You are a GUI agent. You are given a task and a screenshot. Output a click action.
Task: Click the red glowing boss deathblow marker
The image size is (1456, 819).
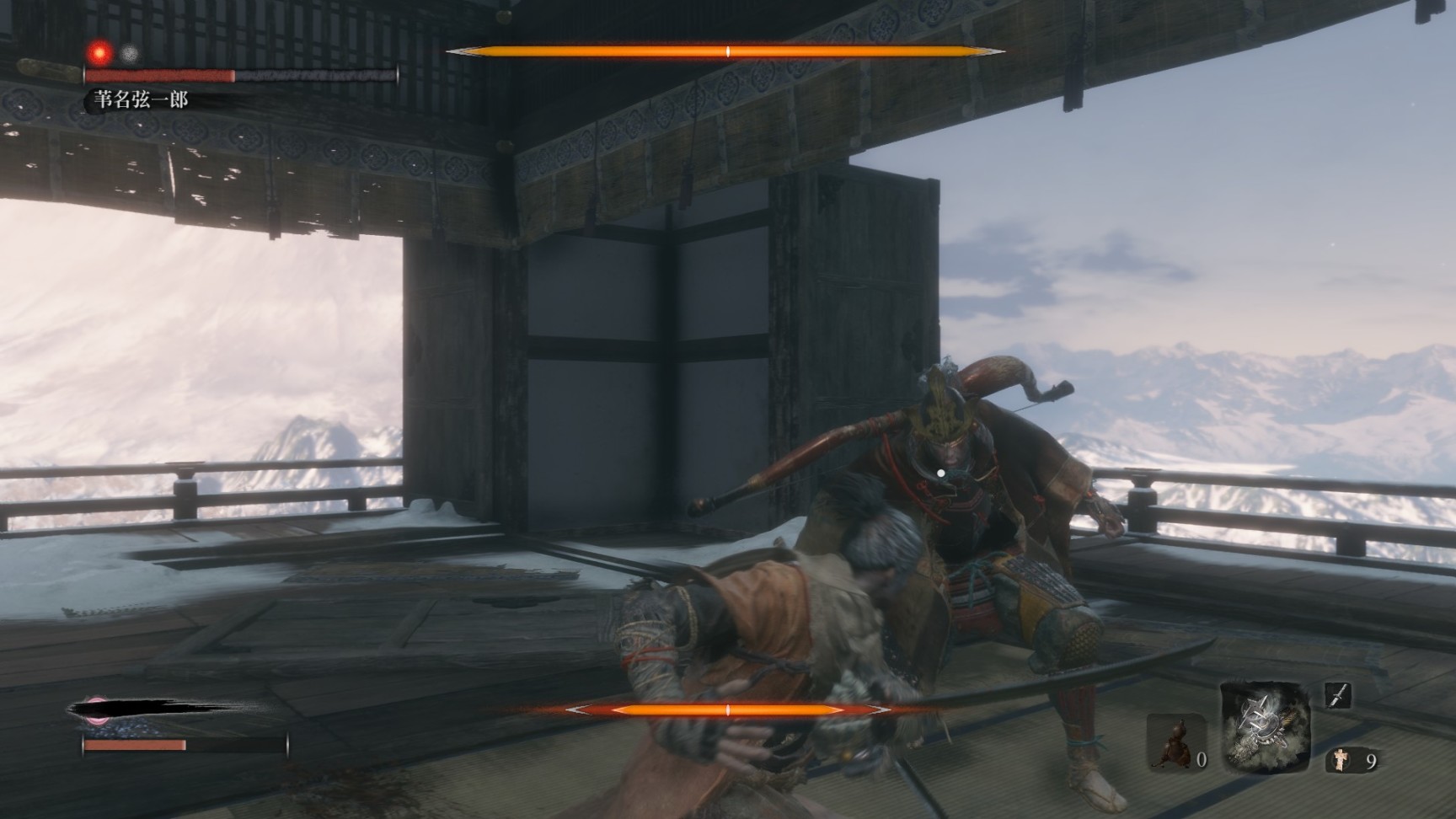(x=101, y=53)
